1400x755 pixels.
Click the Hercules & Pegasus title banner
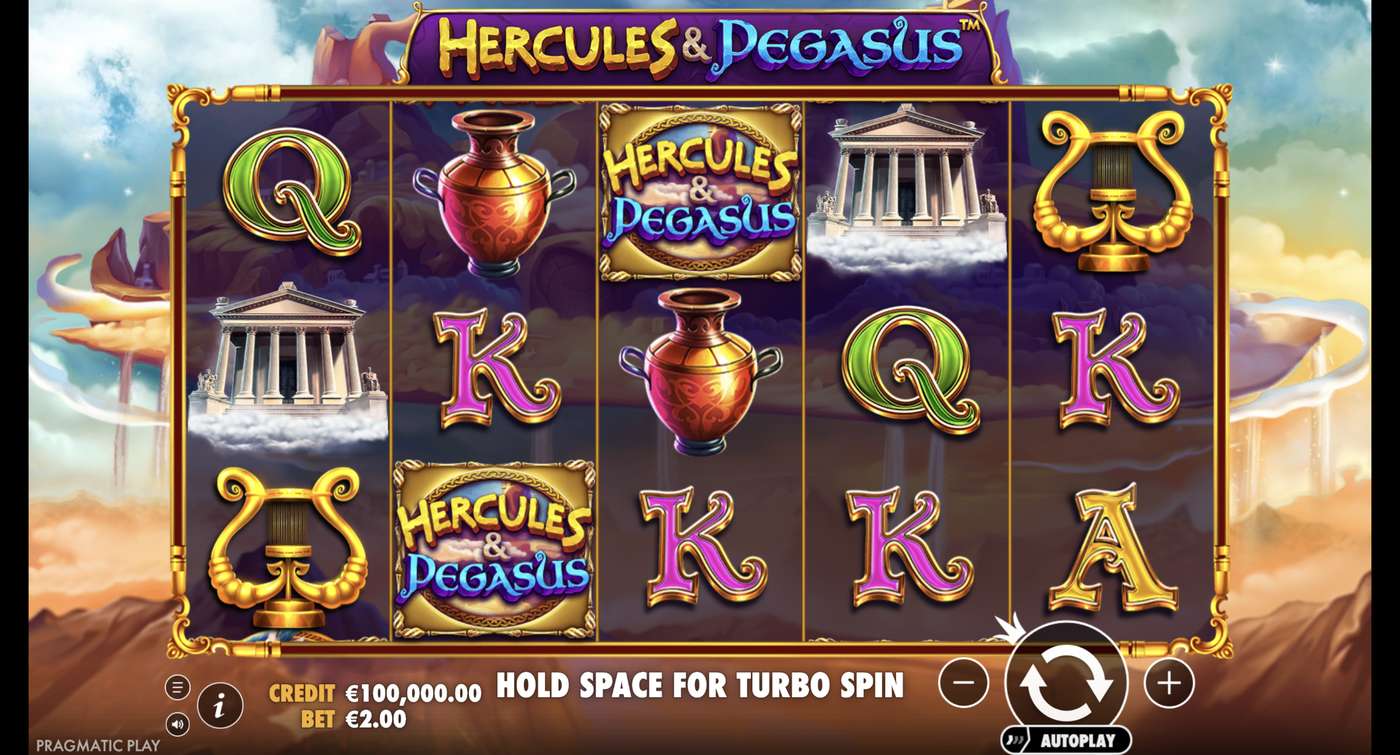click(x=700, y=42)
